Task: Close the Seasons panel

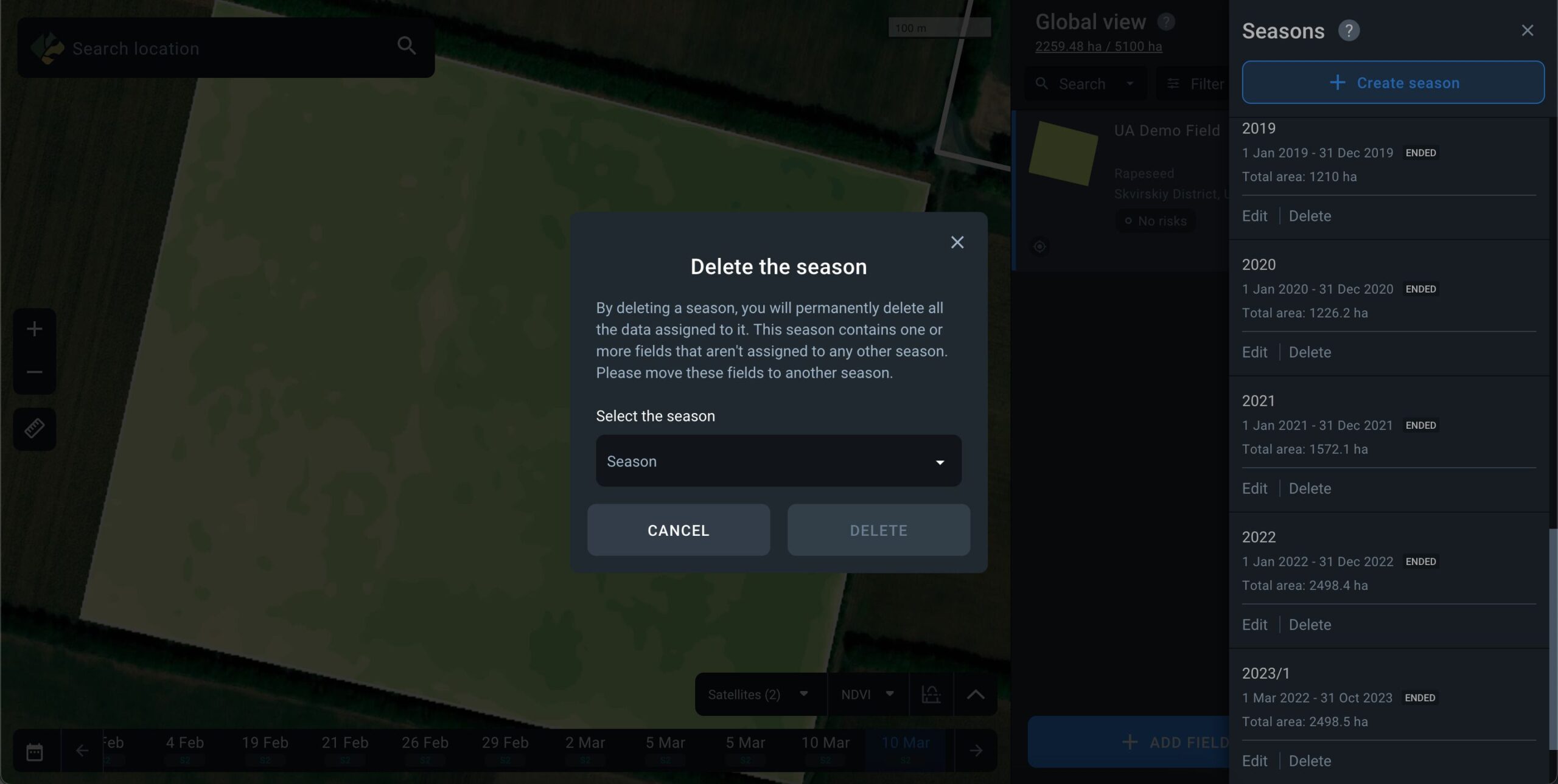Action: [1527, 30]
